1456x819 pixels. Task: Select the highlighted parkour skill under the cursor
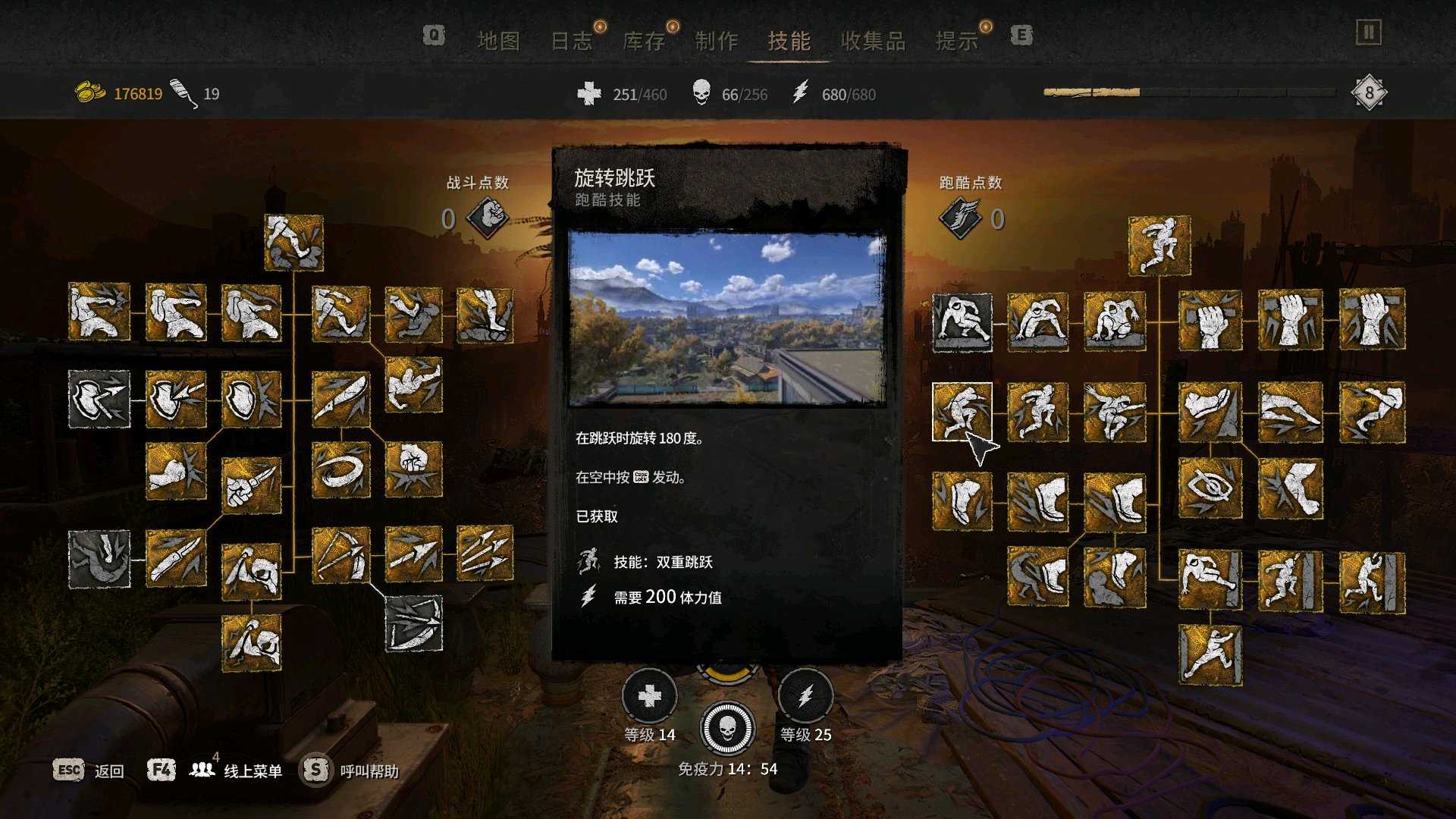962,410
